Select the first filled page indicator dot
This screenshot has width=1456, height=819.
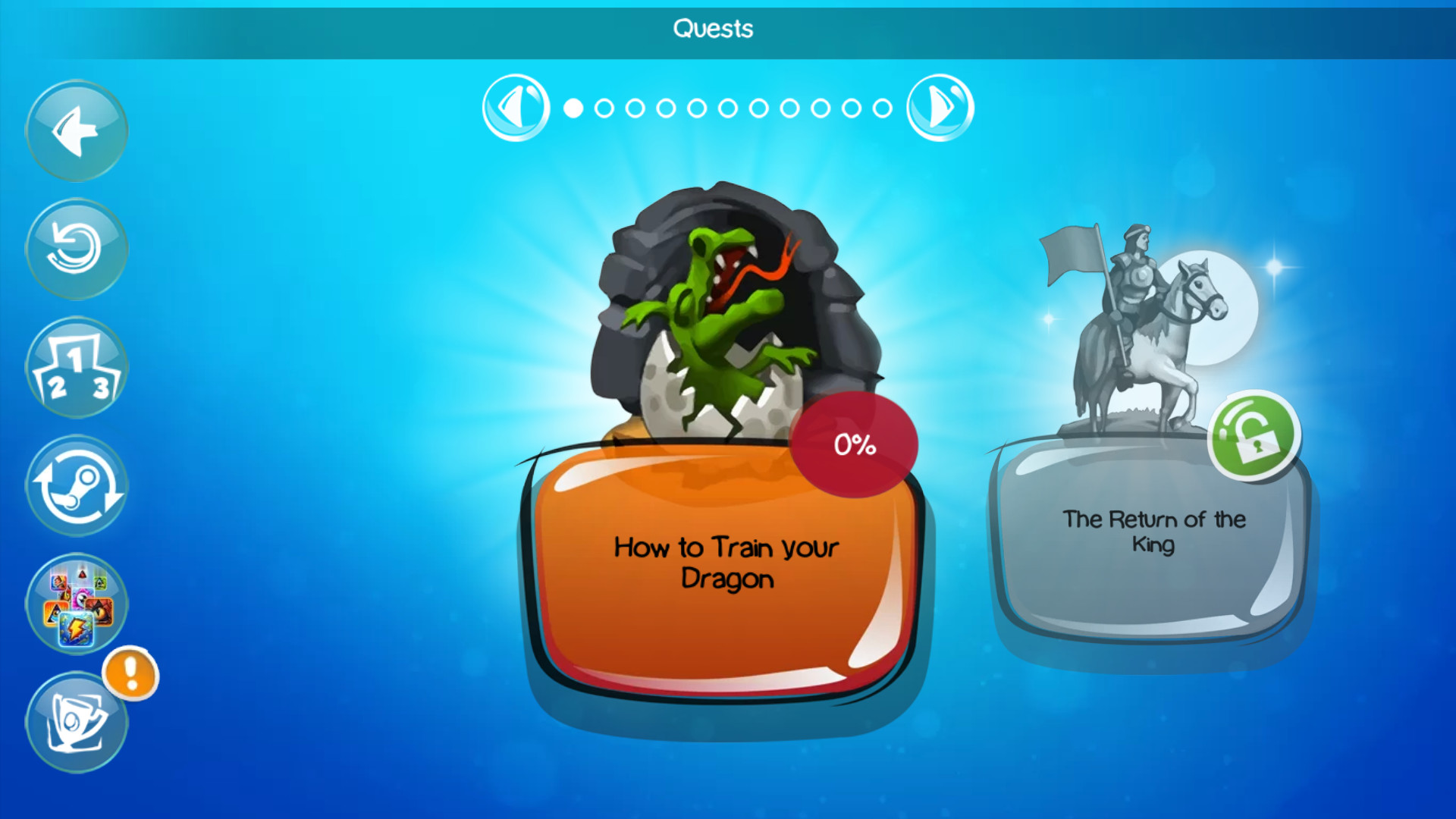[574, 108]
